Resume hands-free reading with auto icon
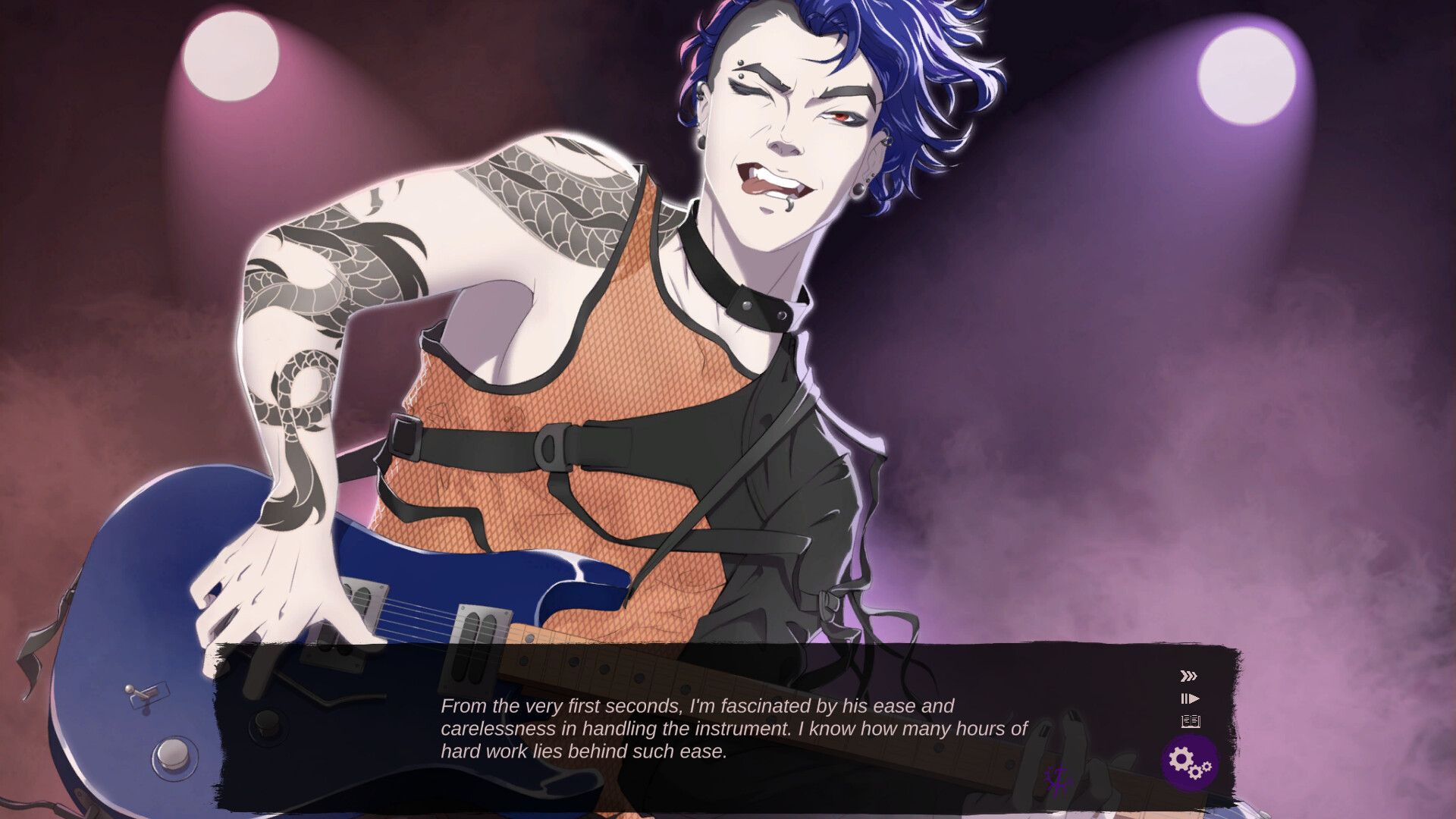This screenshot has height=819, width=1456. tap(1191, 698)
